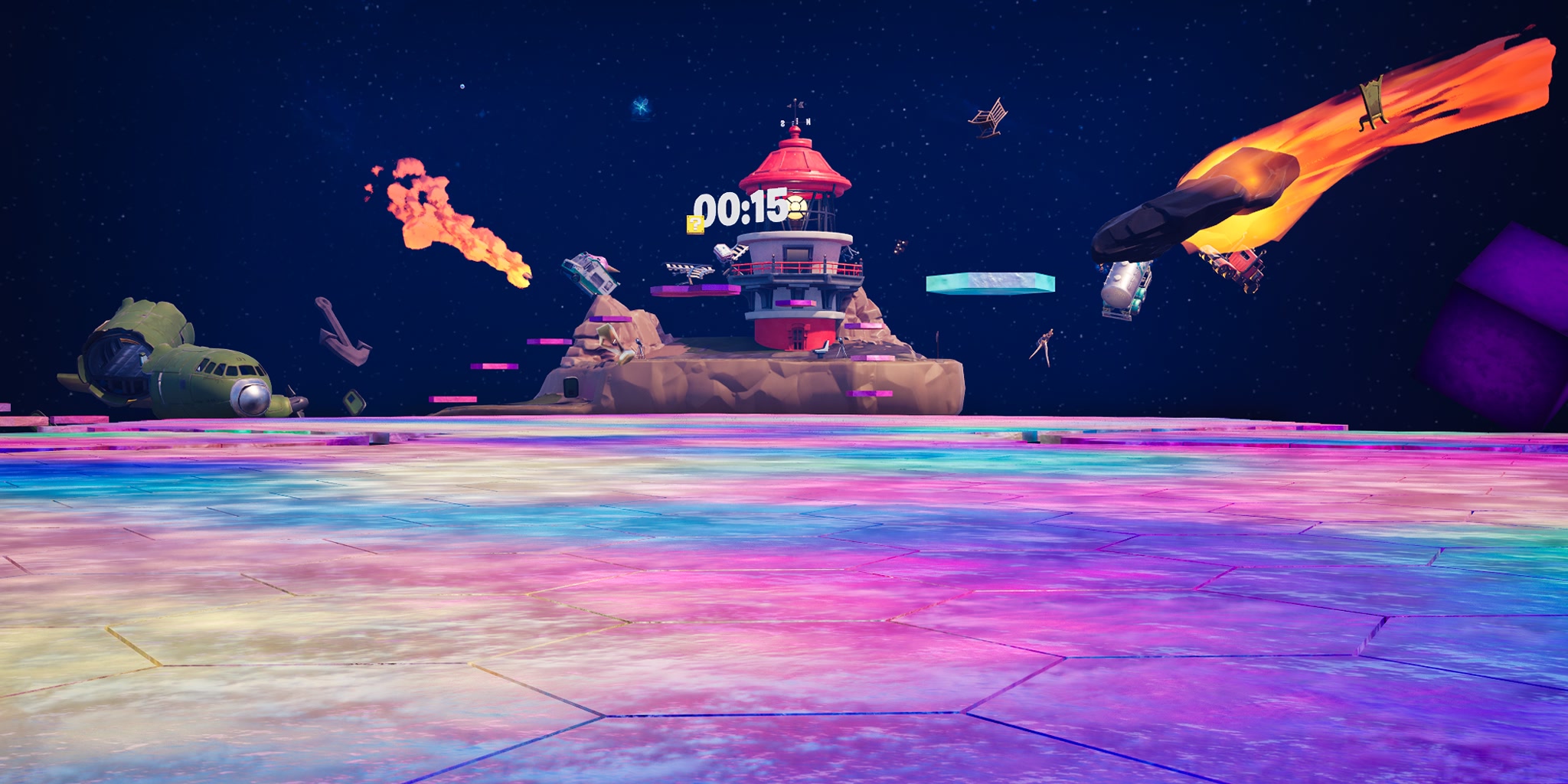This screenshot has width=1568, height=784.
Task: Click the yellow question mark block
Action: click(x=694, y=225)
